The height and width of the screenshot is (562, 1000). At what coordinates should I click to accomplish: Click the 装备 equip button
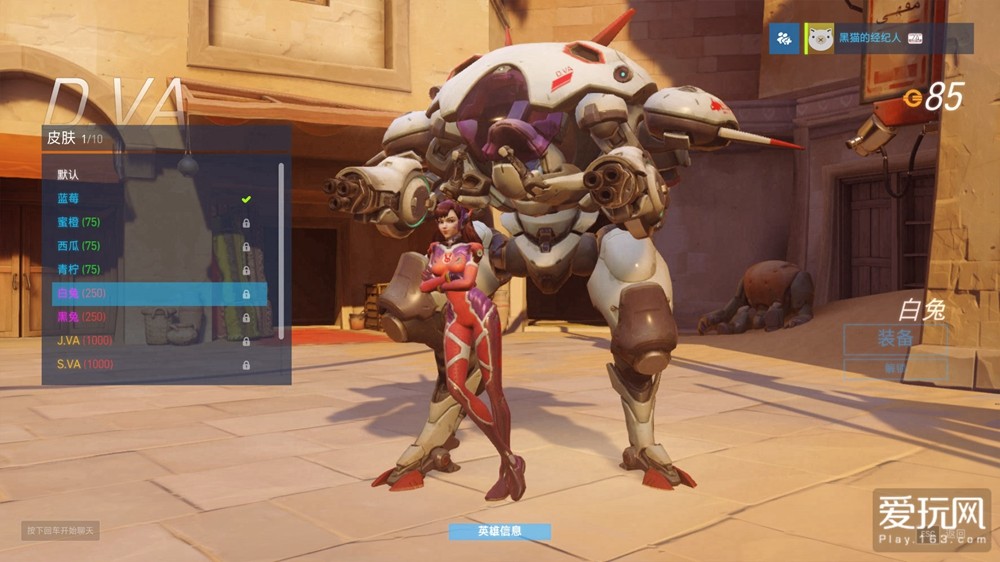coord(895,338)
